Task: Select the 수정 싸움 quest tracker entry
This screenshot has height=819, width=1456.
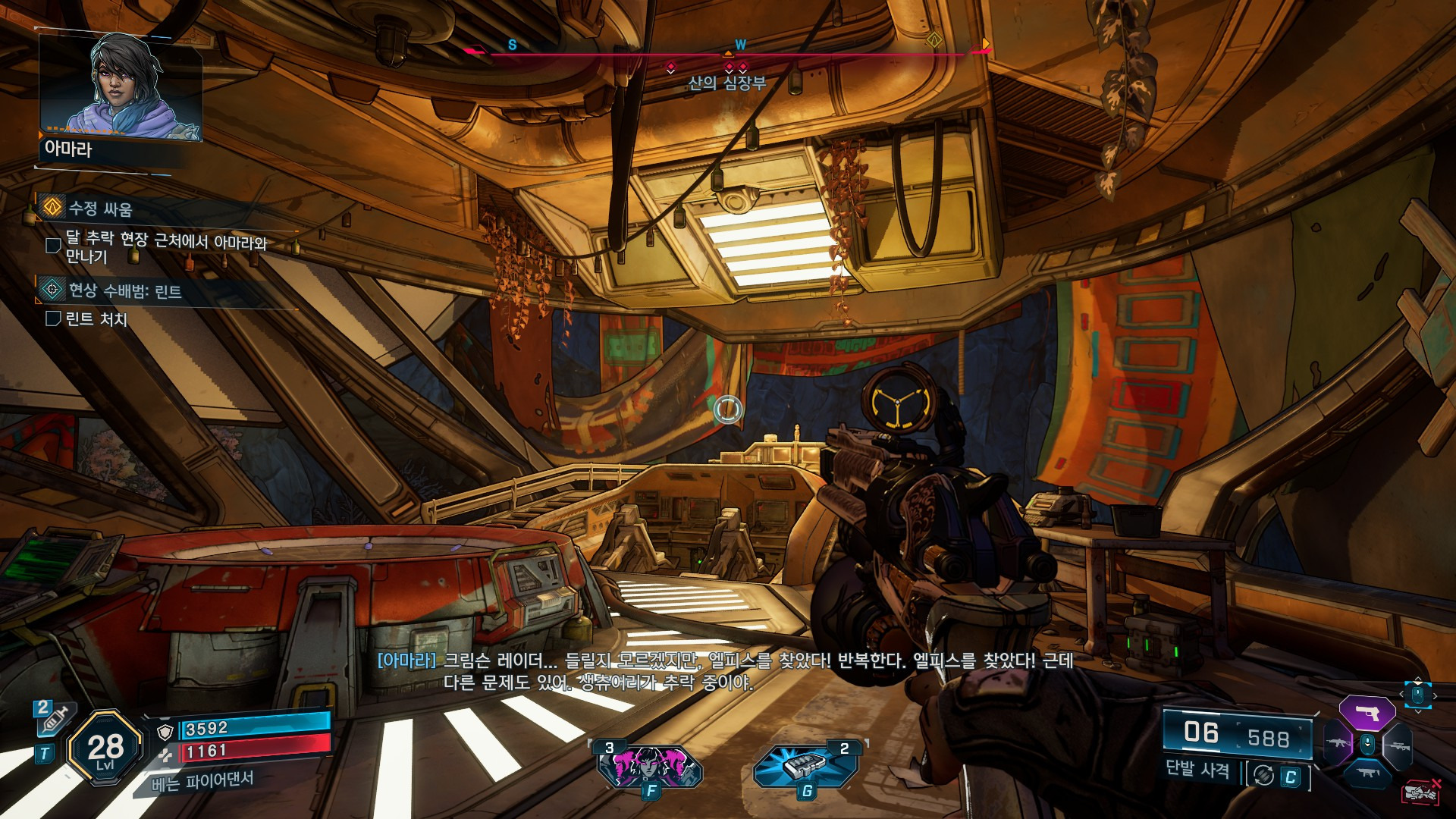Action: [100, 209]
